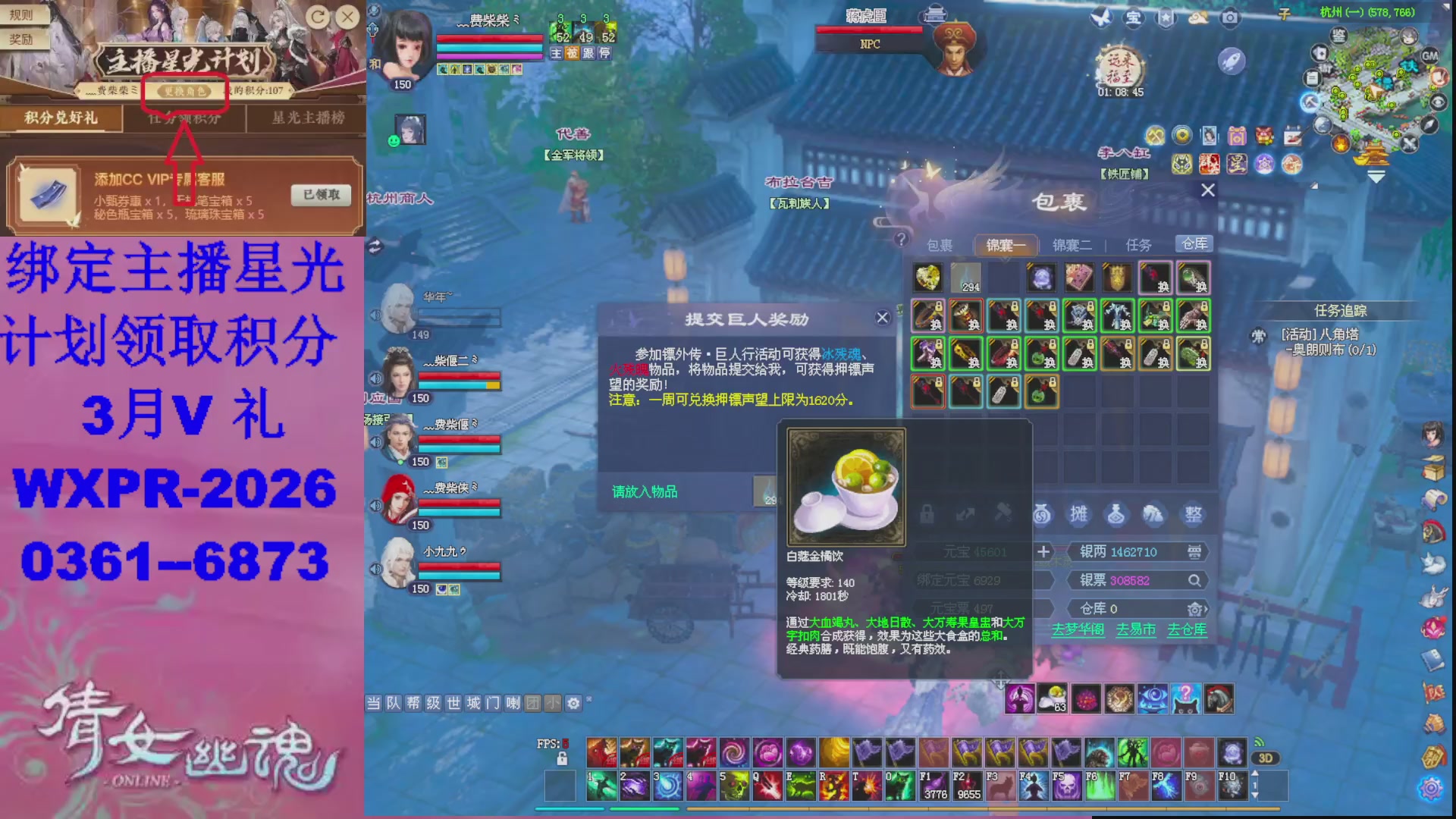Click the GM icon beside the minimap

(1429, 55)
